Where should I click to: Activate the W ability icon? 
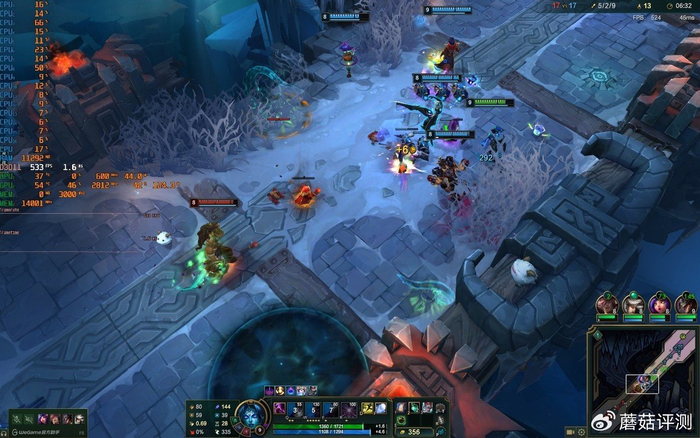(312, 408)
